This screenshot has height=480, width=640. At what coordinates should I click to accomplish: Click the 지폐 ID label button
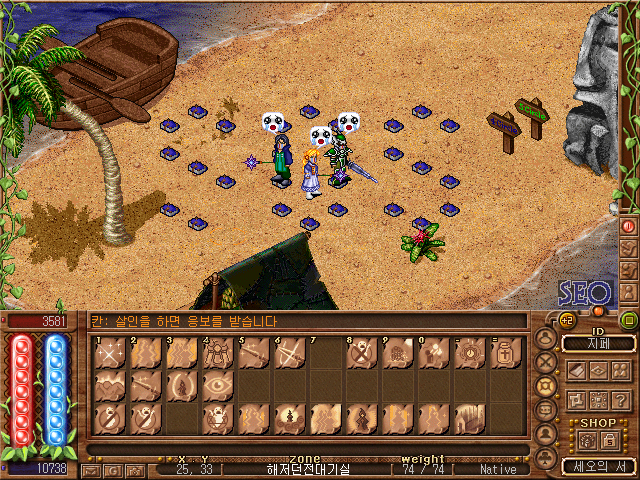tap(598, 343)
